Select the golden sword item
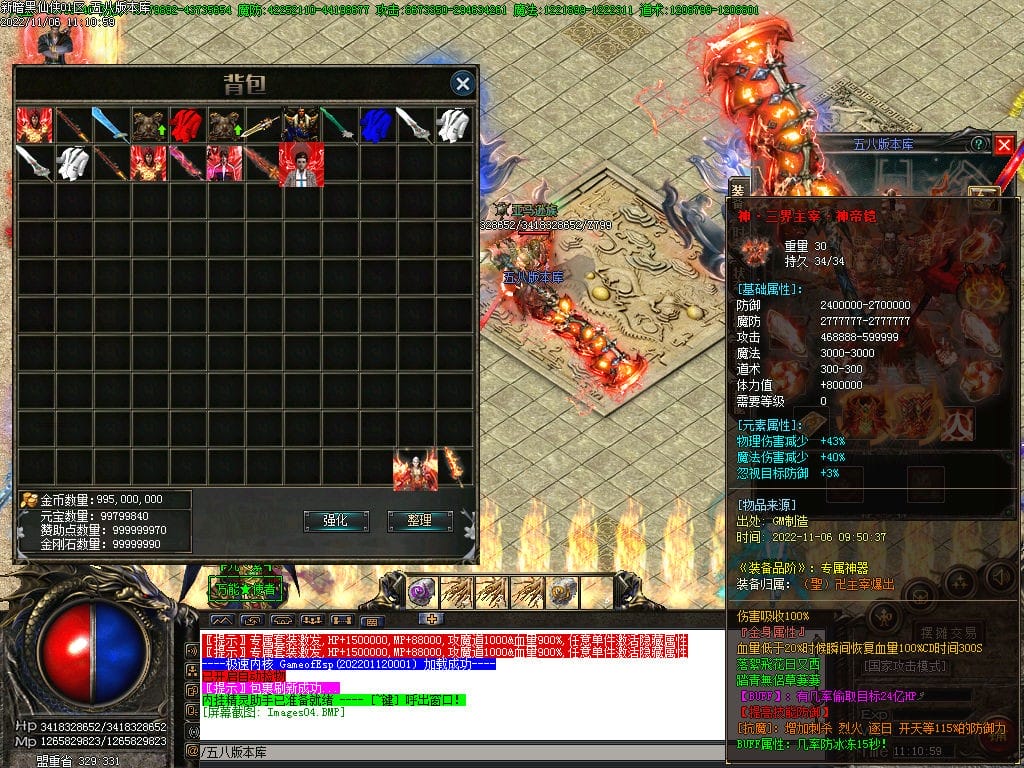1024x768 pixels. click(x=263, y=125)
